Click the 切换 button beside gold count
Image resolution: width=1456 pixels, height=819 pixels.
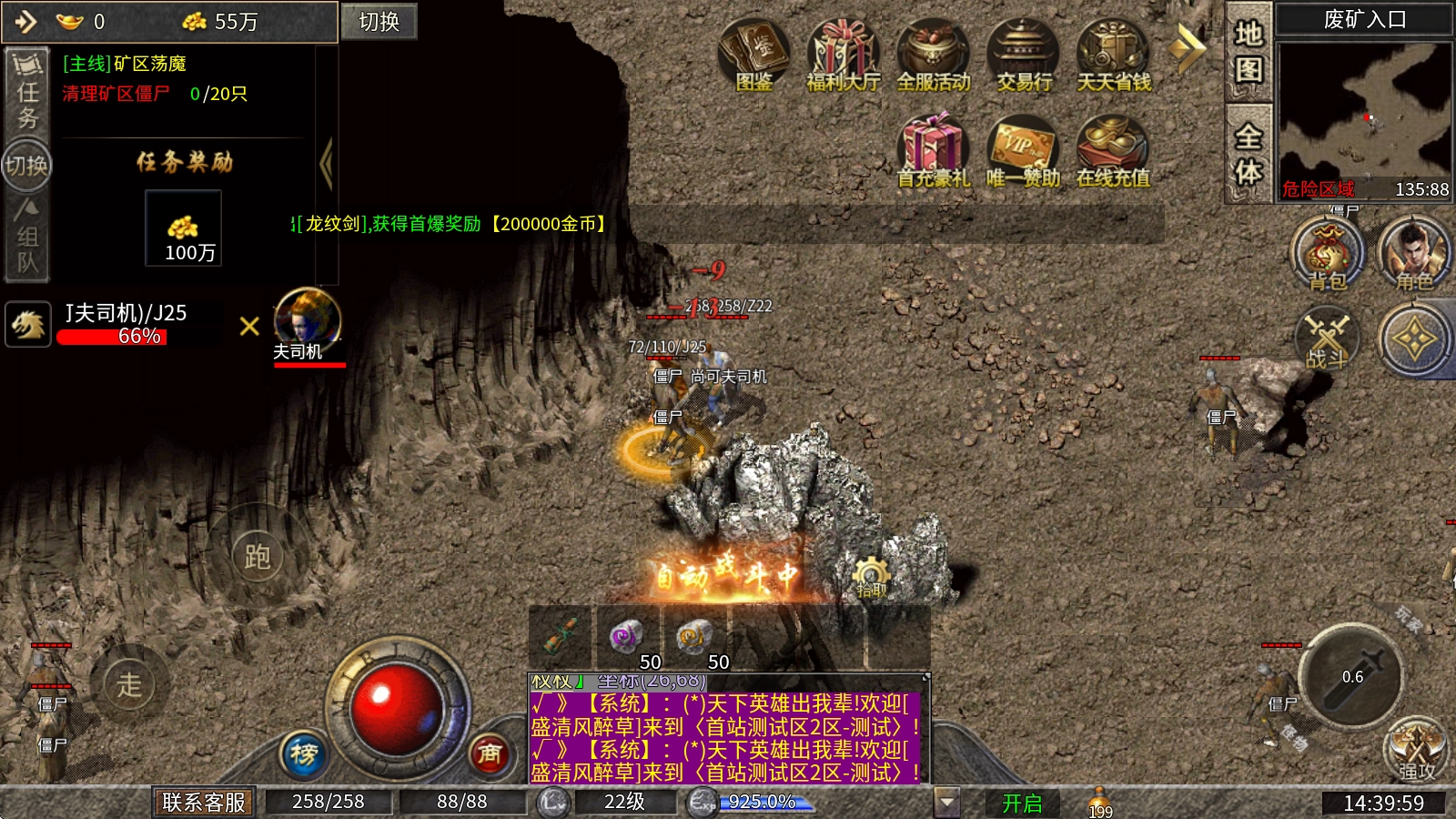(379, 22)
